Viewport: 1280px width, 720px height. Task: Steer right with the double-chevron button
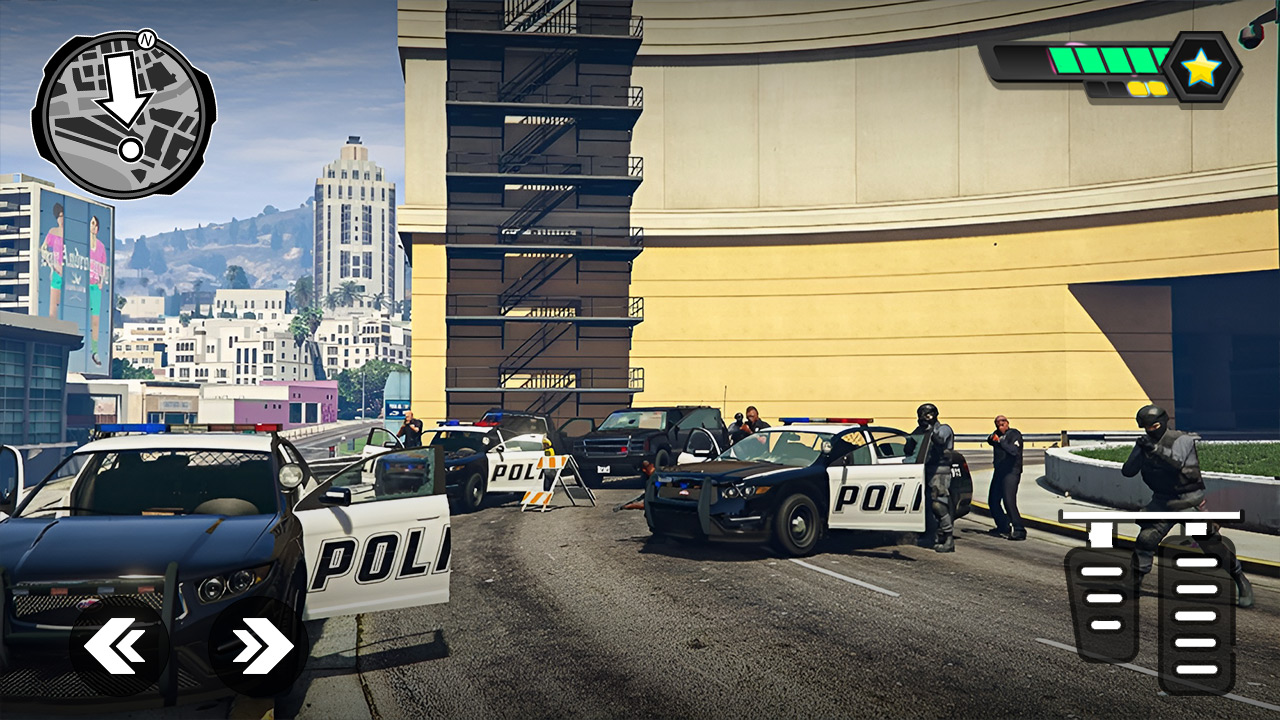pyautogui.click(x=258, y=647)
